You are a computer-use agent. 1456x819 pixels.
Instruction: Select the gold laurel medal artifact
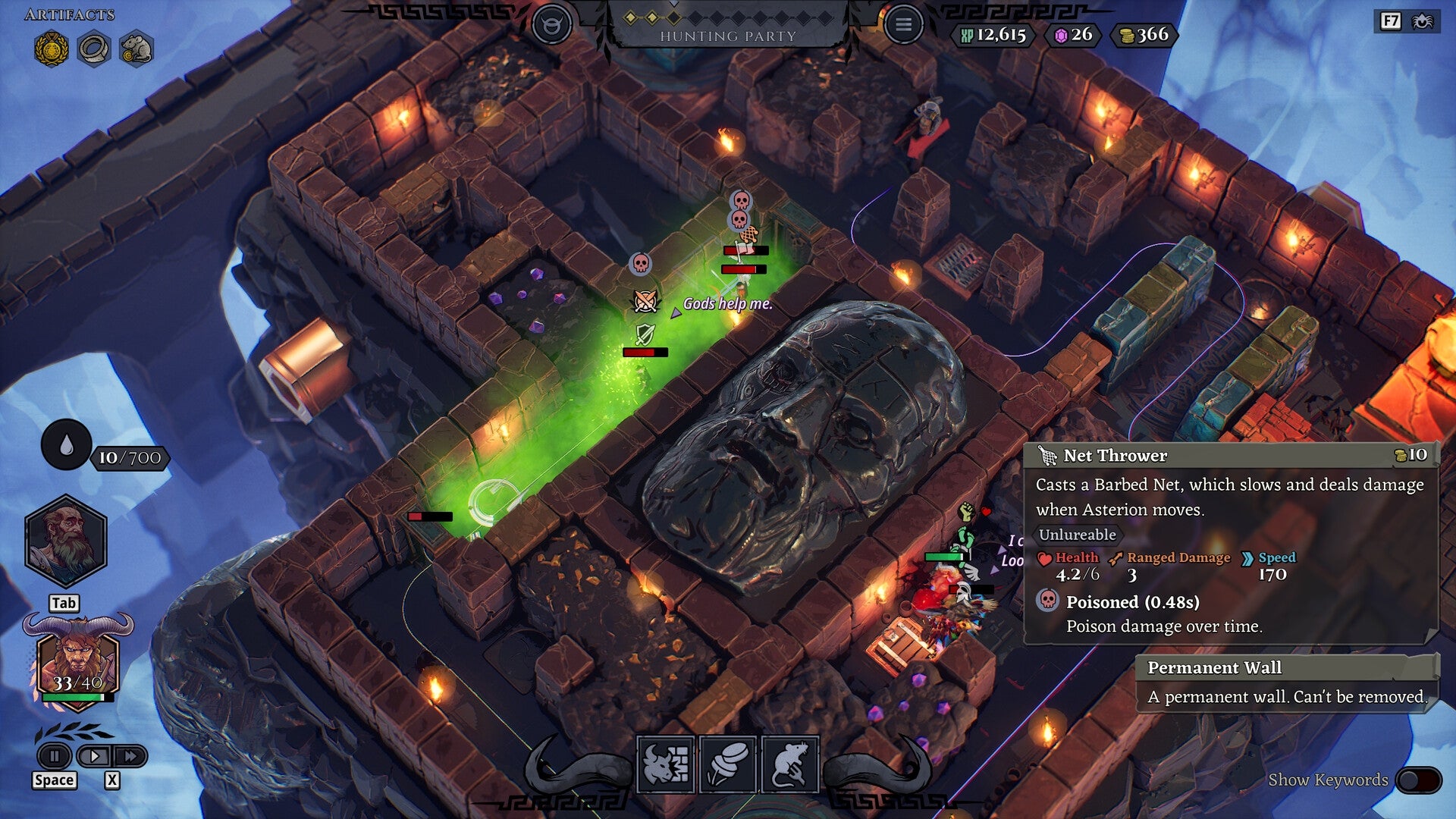tap(52, 50)
